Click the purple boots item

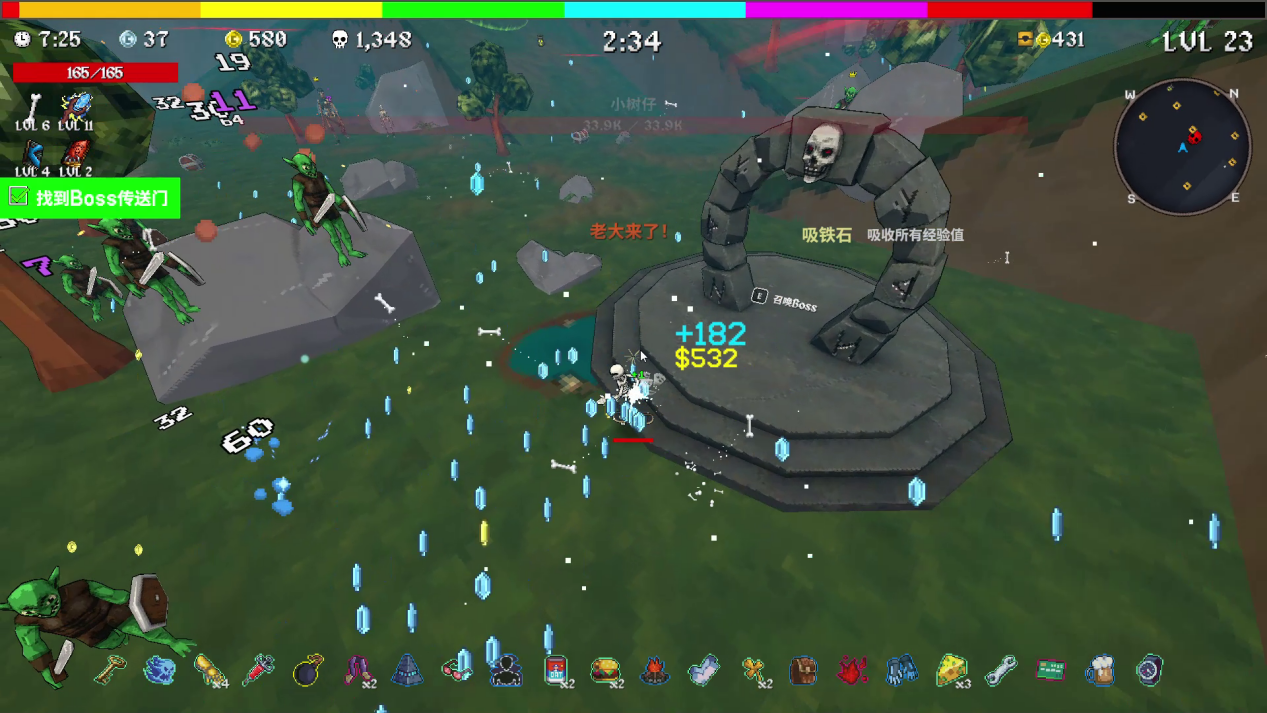(x=358, y=670)
